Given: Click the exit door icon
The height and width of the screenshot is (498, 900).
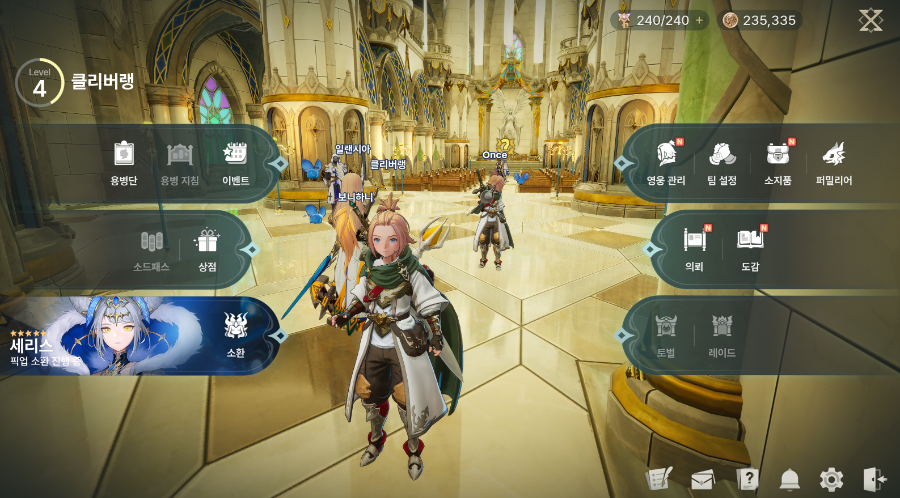Looking at the screenshot, I should [874, 479].
